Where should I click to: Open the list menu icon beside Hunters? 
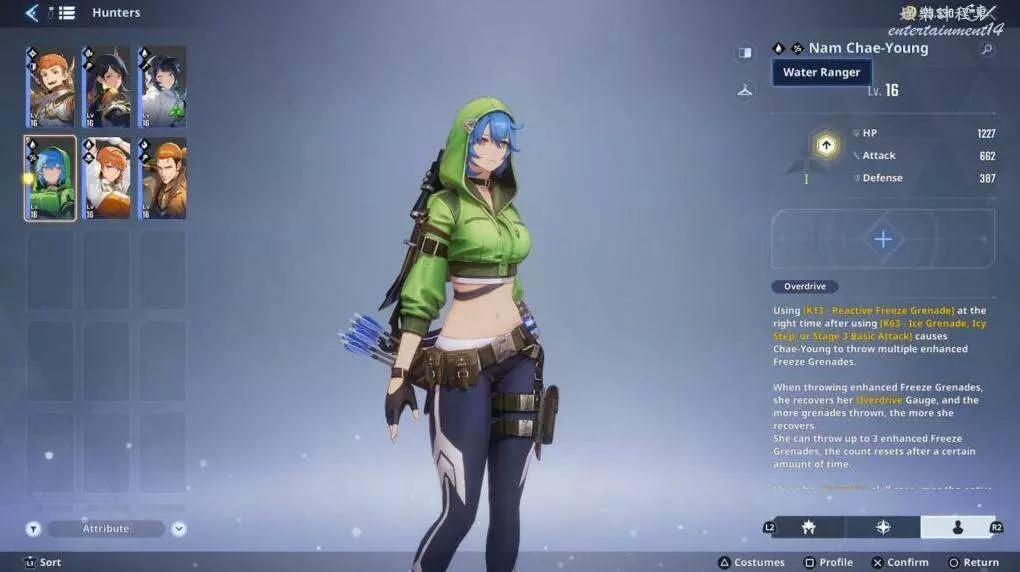(x=67, y=13)
